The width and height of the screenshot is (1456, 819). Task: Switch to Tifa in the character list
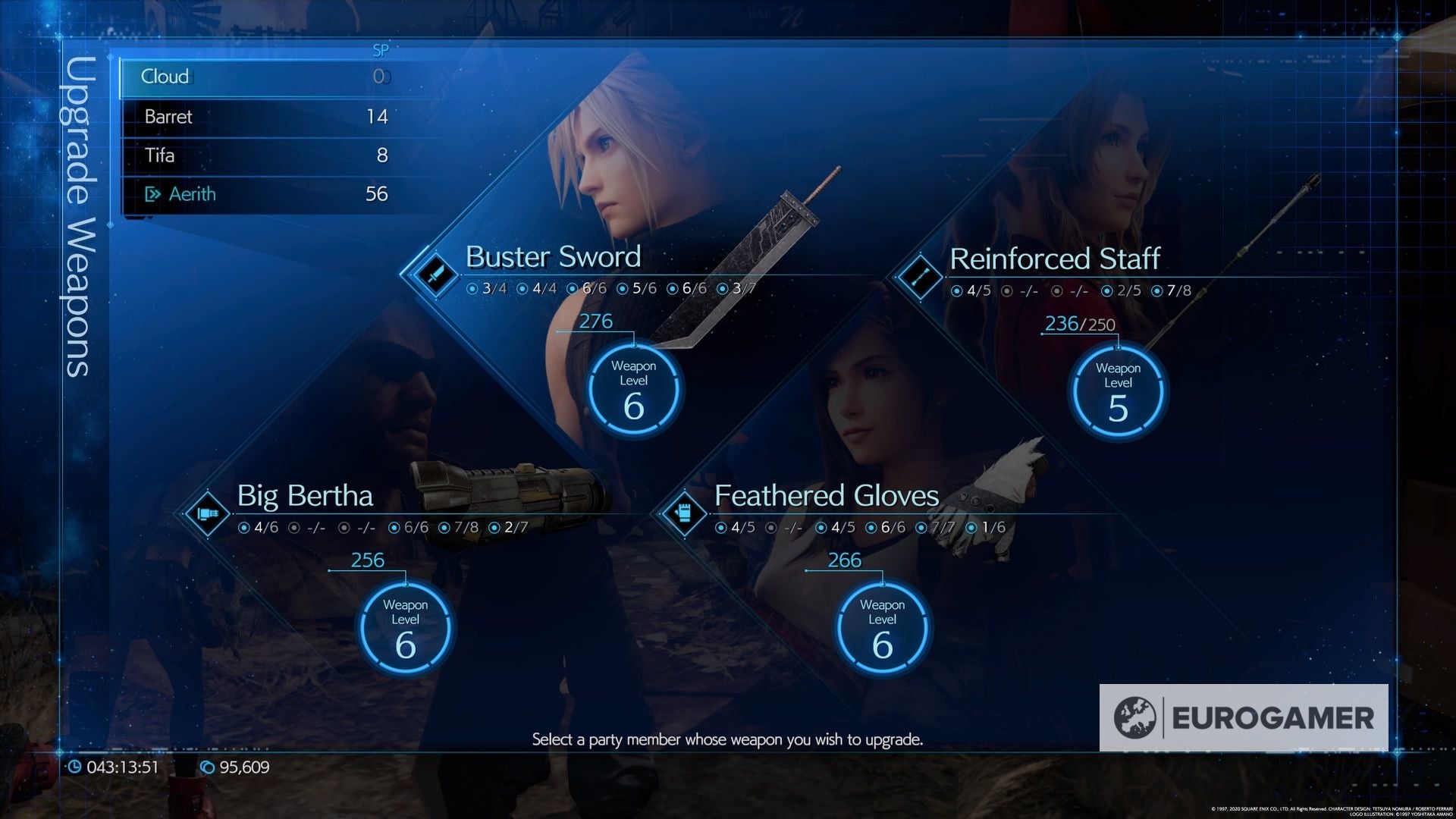pyautogui.click(x=265, y=155)
